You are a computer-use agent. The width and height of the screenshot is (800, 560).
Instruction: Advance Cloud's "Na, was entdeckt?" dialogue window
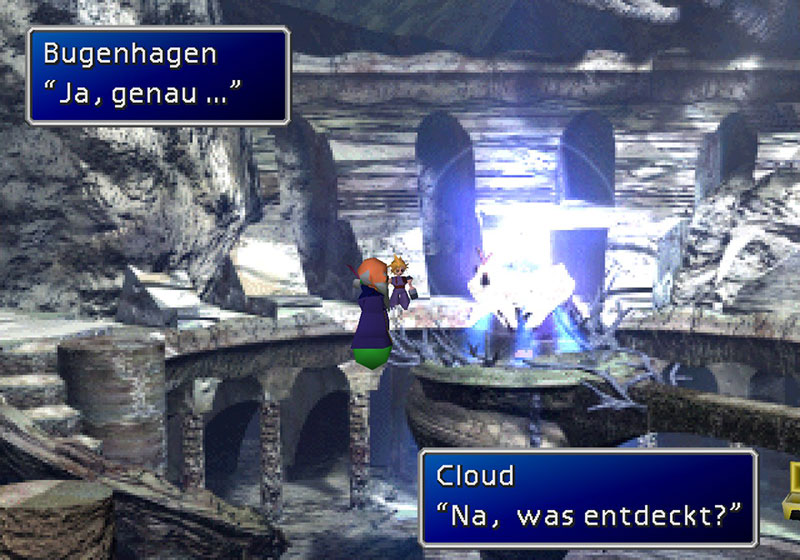click(588, 497)
